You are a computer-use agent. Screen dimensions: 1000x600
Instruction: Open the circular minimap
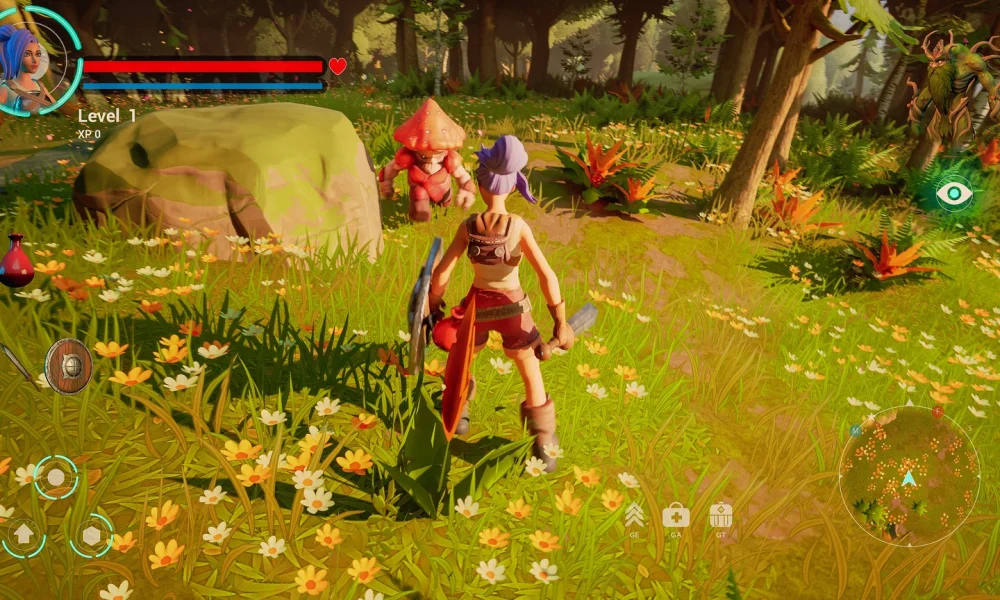[908, 476]
